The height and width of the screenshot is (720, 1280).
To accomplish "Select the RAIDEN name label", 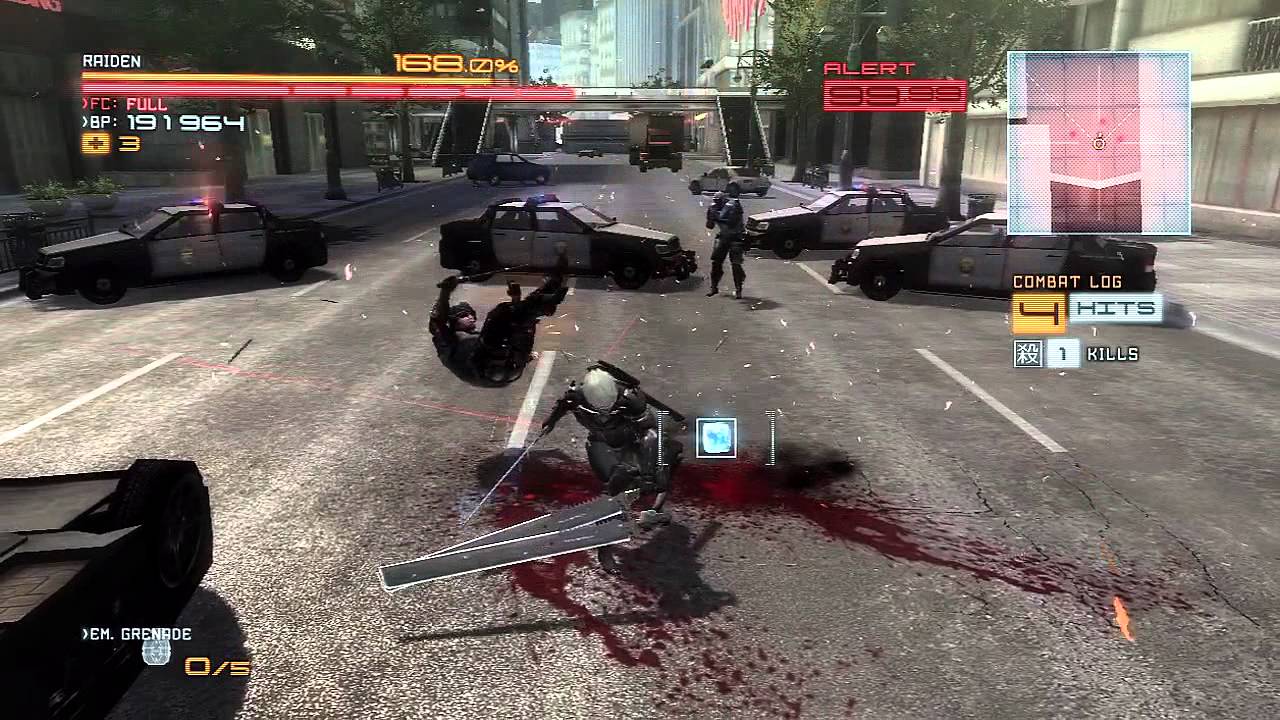I will (x=110, y=58).
